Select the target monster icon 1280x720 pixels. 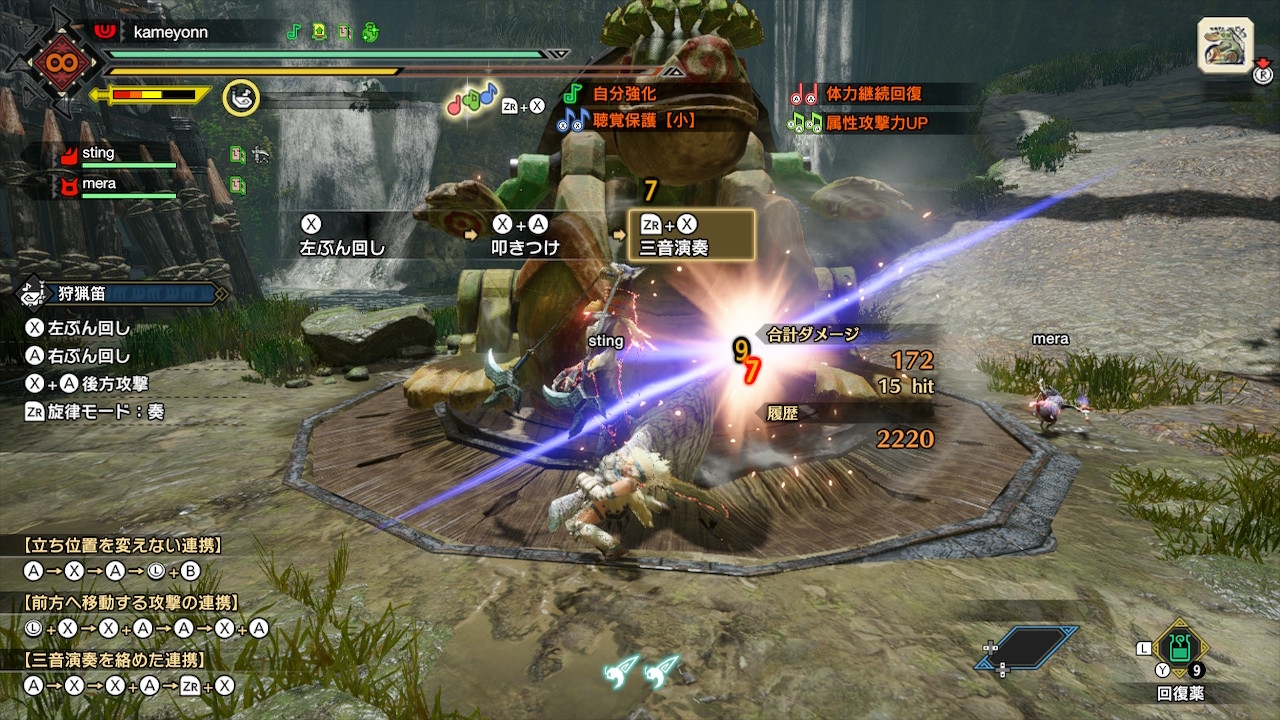click(x=1225, y=46)
